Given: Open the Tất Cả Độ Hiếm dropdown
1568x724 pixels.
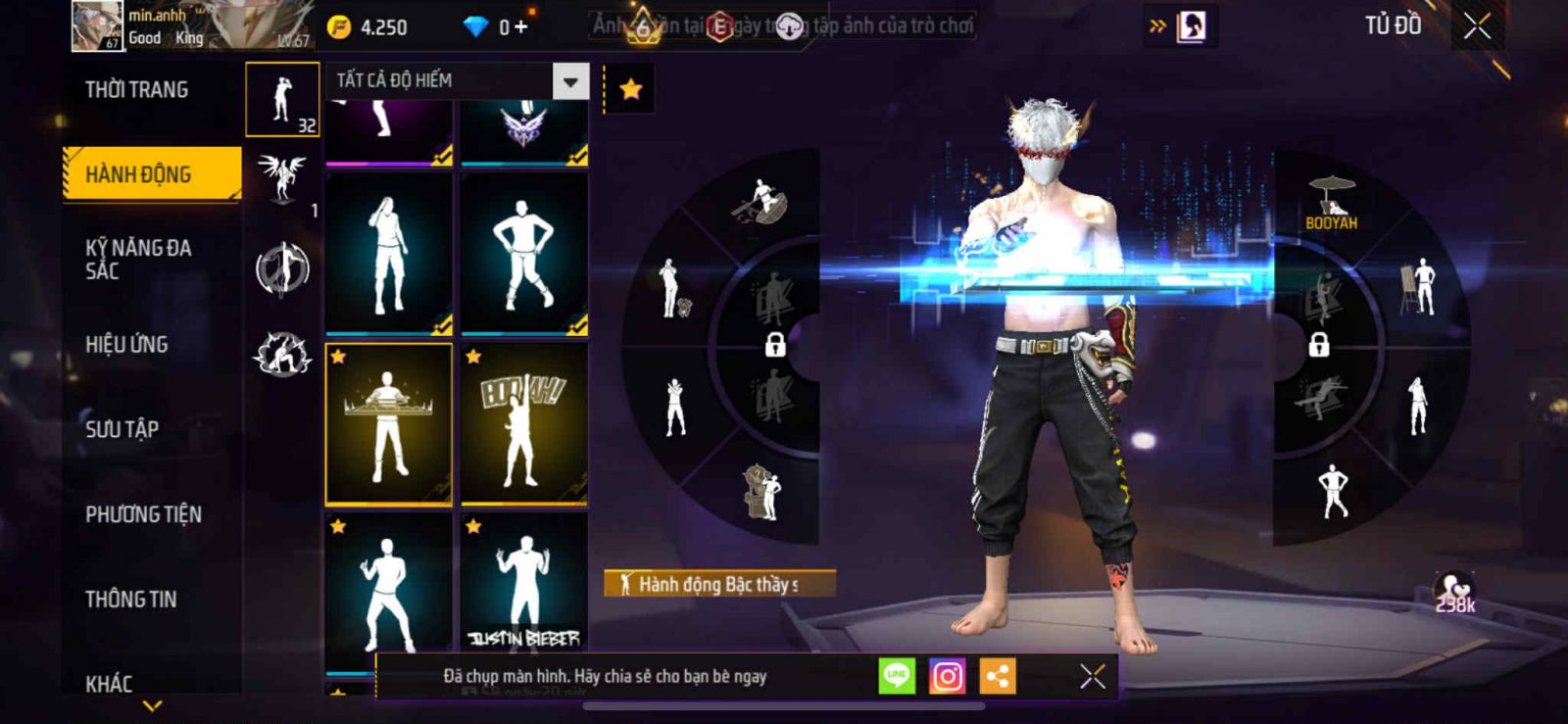Looking at the screenshot, I should coord(570,81).
